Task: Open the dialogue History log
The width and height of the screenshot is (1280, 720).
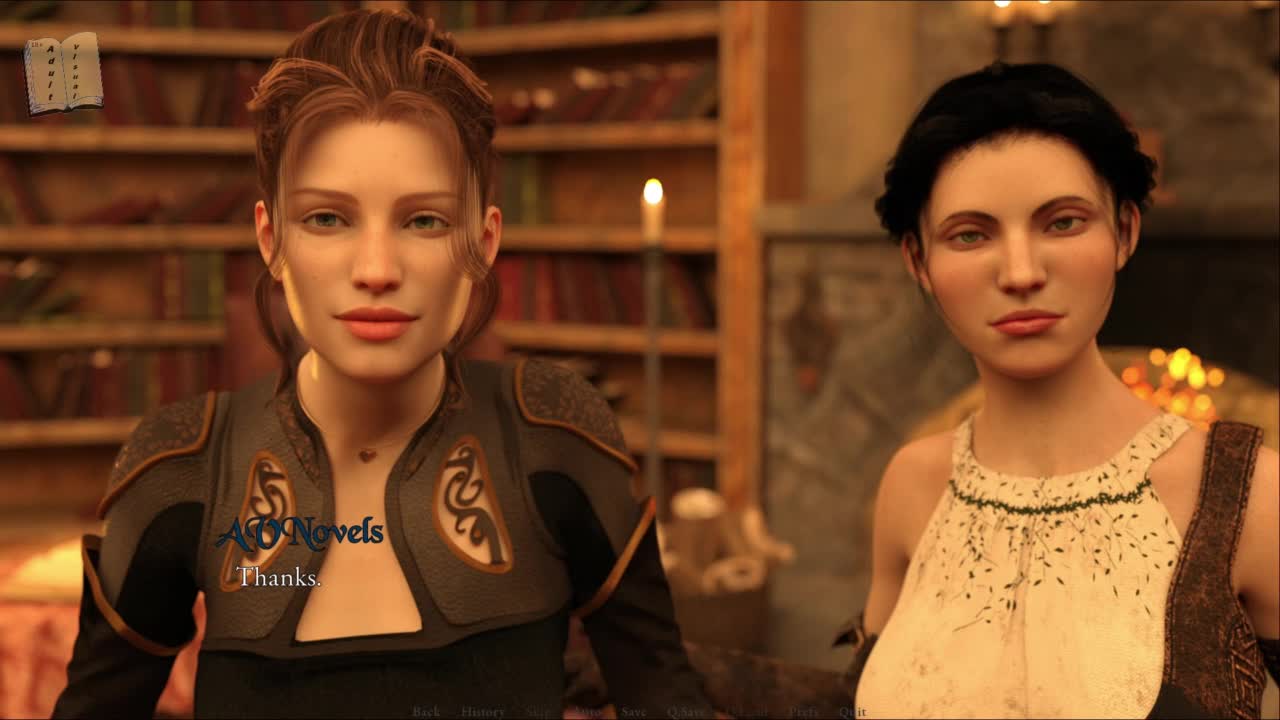Action: [x=482, y=712]
